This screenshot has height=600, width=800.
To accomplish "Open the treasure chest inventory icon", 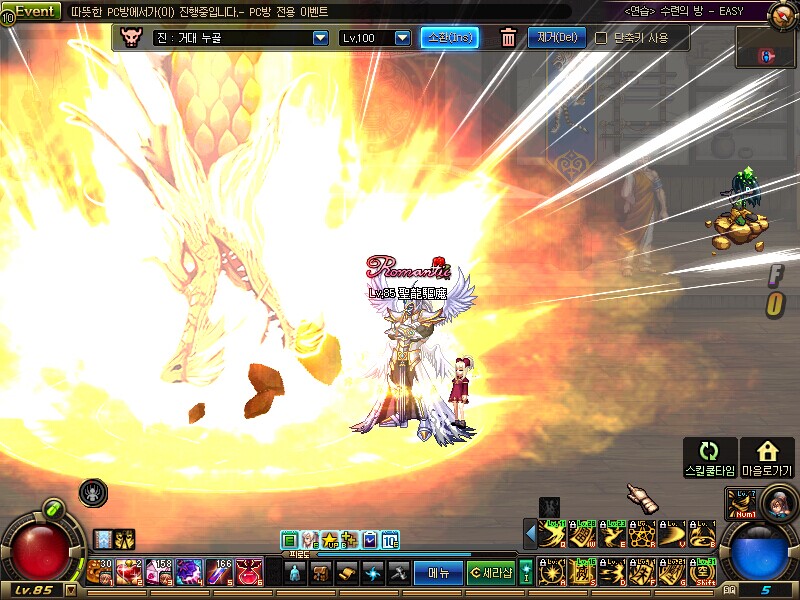I will click(x=321, y=573).
